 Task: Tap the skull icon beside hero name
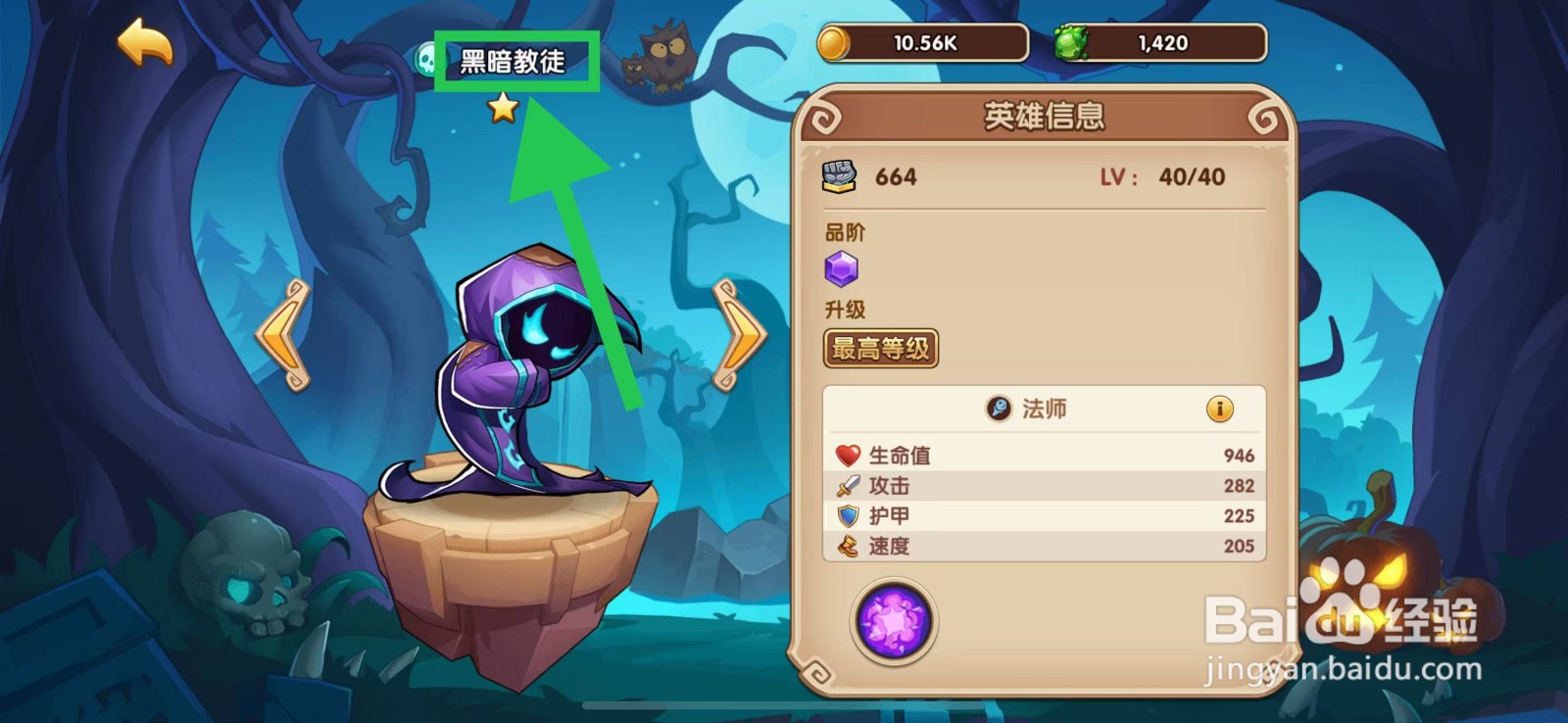click(x=425, y=58)
